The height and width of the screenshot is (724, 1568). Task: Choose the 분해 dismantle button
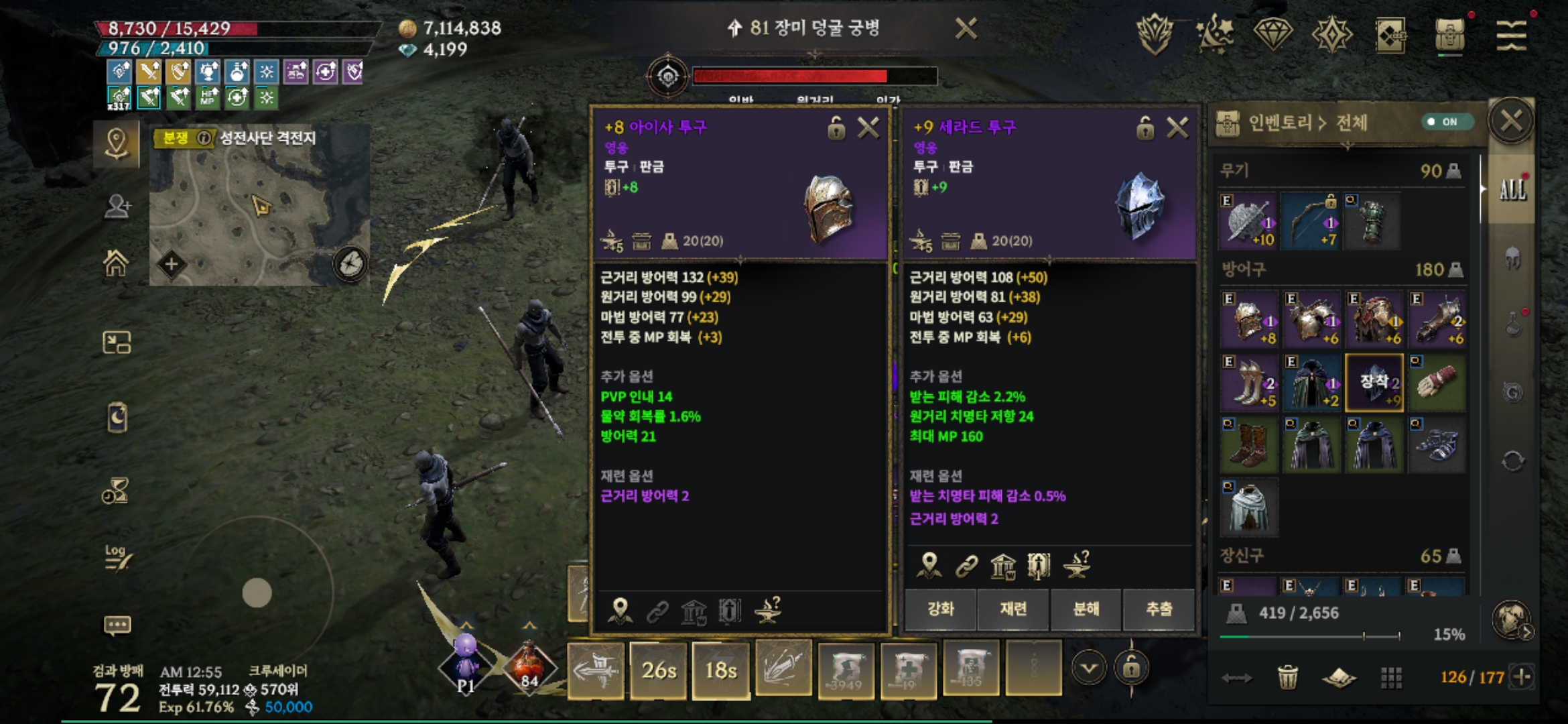(1086, 609)
